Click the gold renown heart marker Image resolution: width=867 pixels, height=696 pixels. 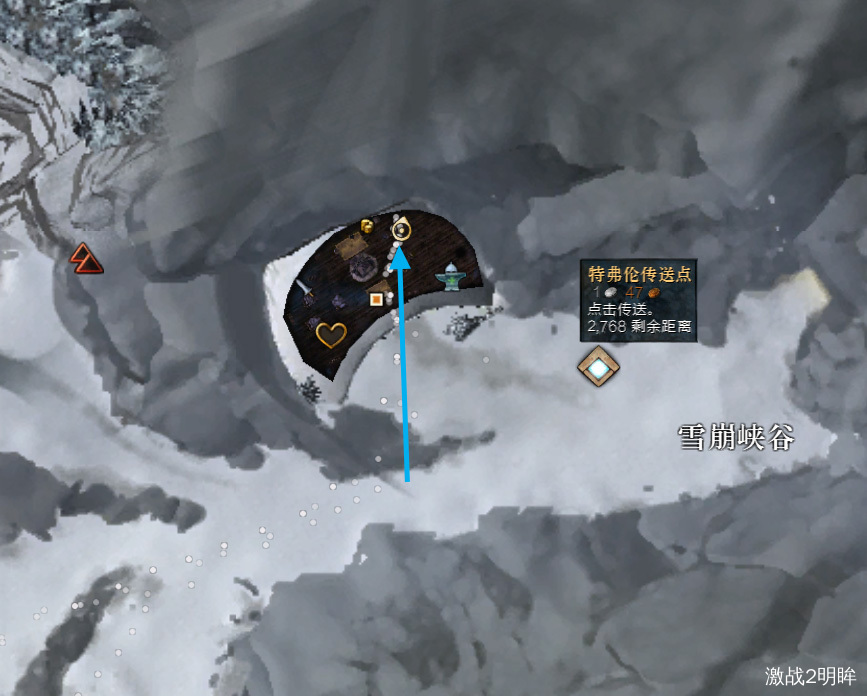[330, 334]
